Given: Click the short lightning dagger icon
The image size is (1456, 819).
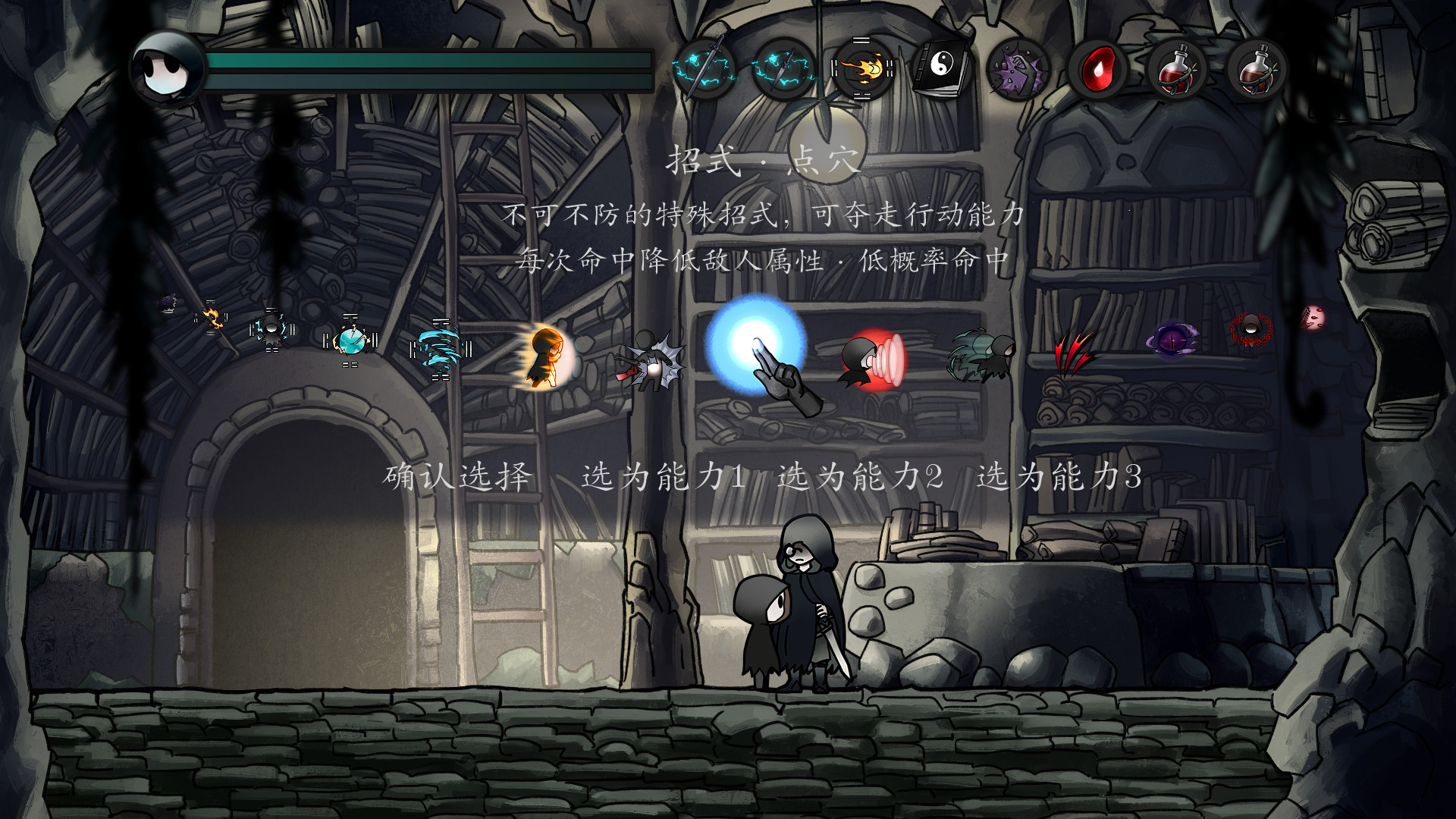Looking at the screenshot, I should 784,70.
